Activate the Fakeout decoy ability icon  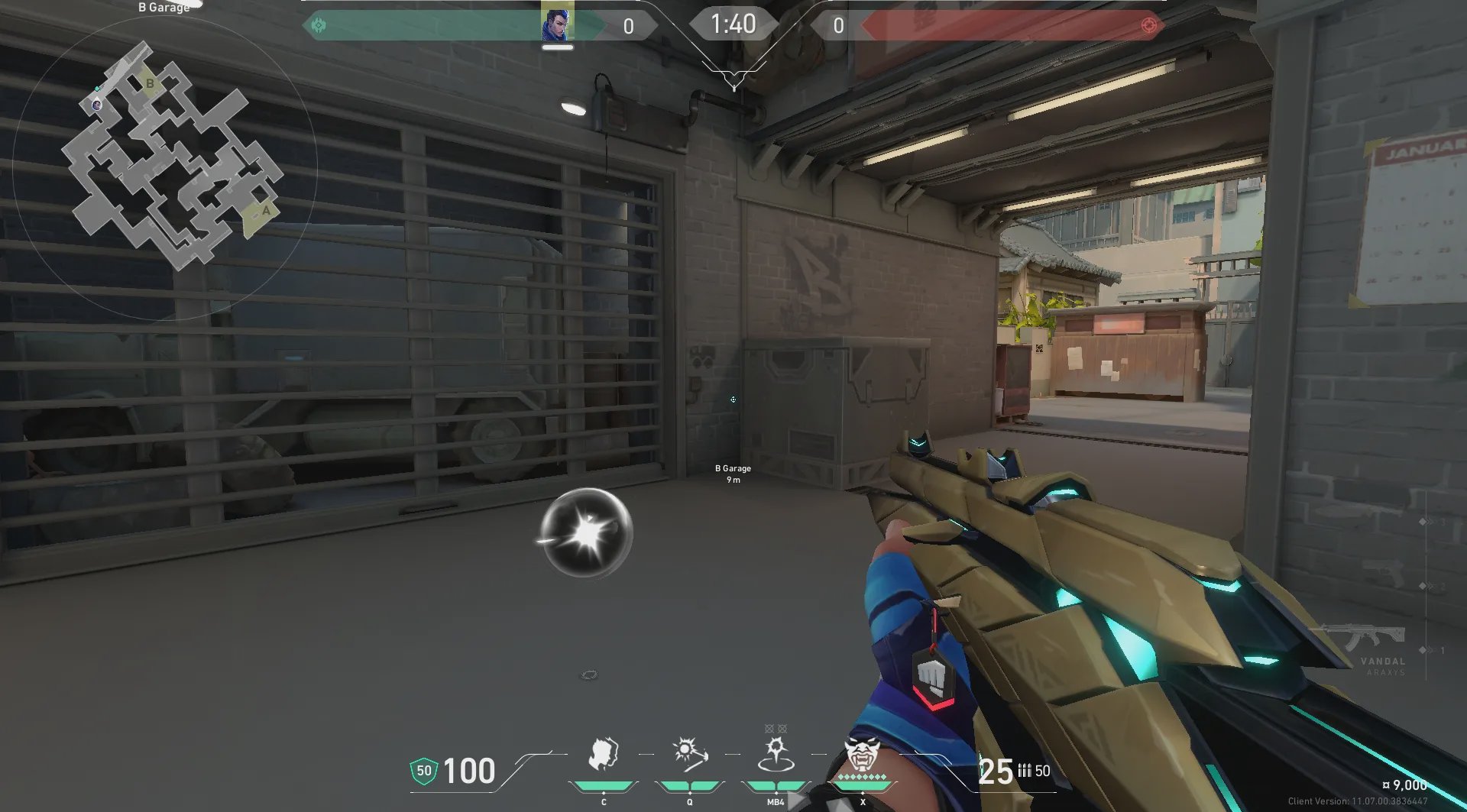(603, 754)
